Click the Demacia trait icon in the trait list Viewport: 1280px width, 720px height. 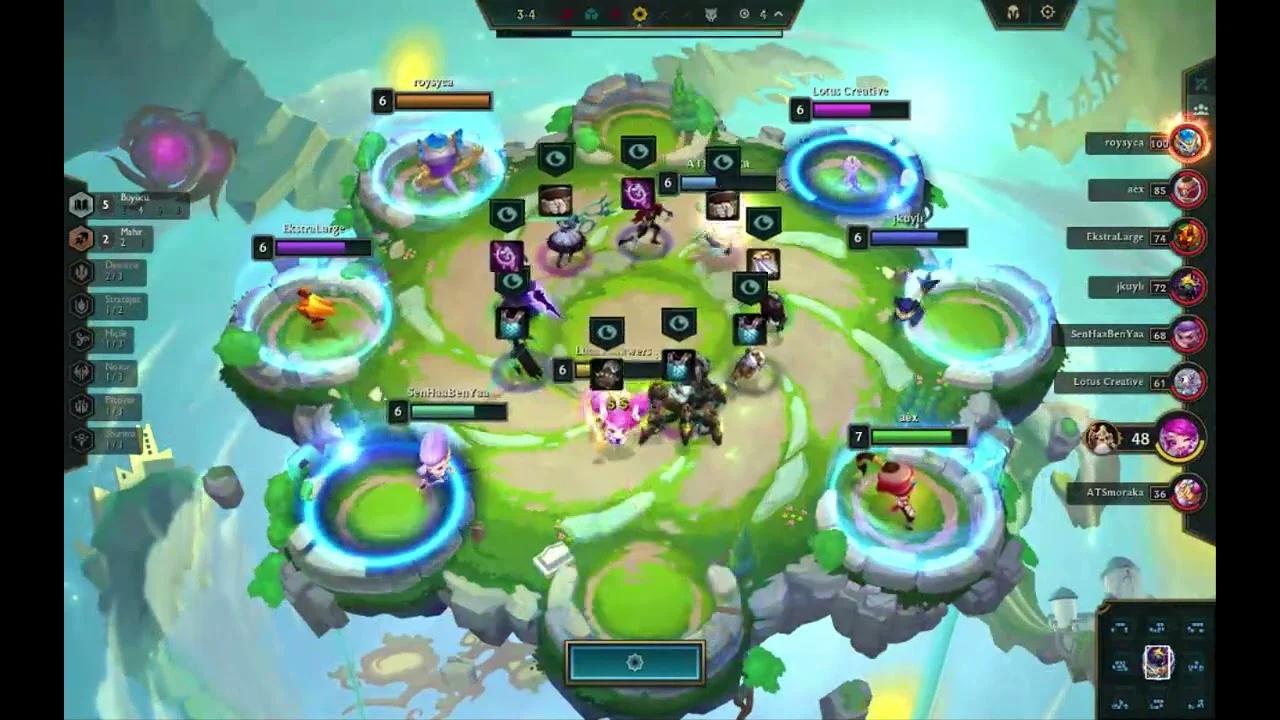82,271
